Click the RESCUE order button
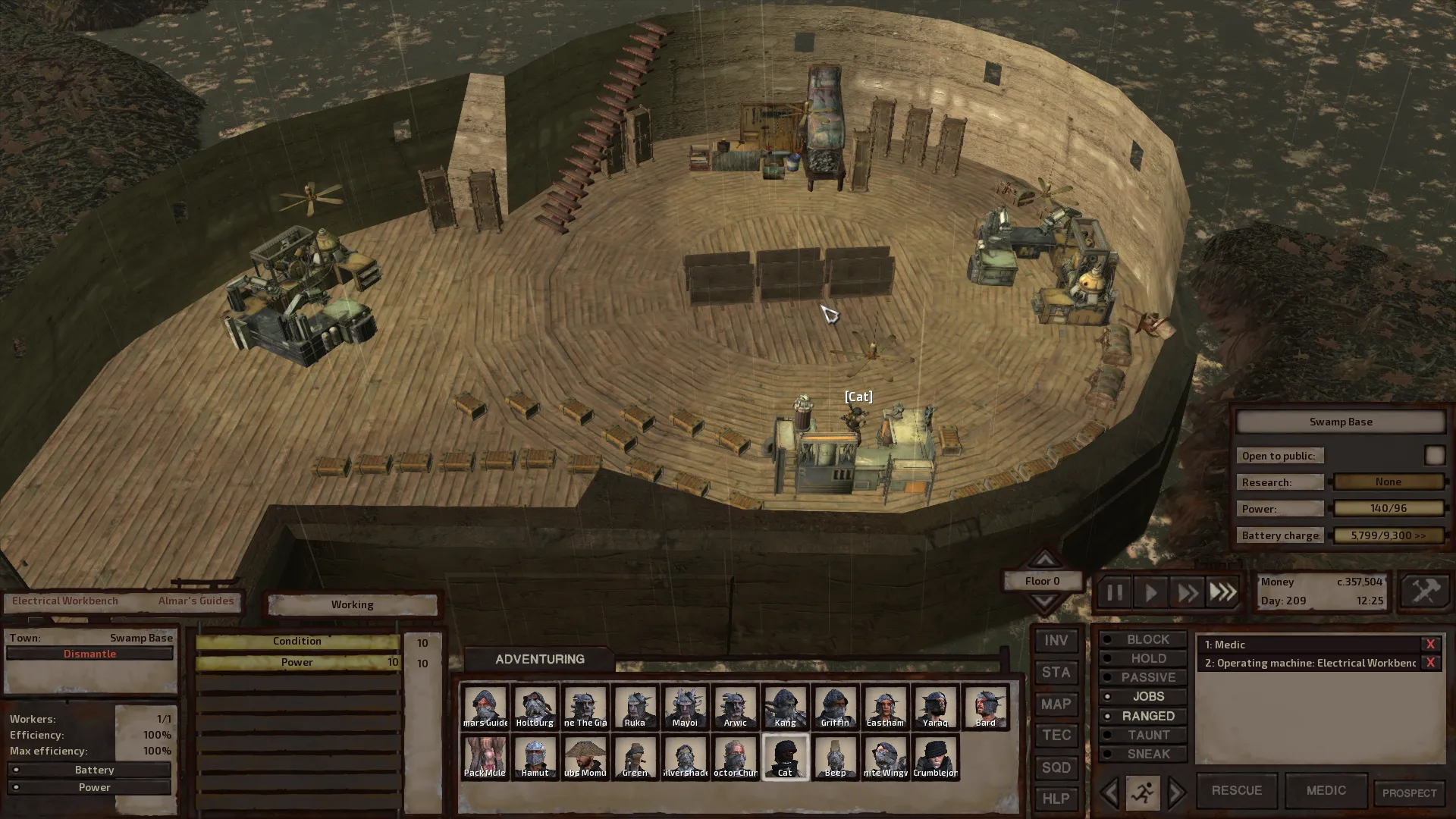This screenshot has height=819, width=1456. pyautogui.click(x=1236, y=790)
